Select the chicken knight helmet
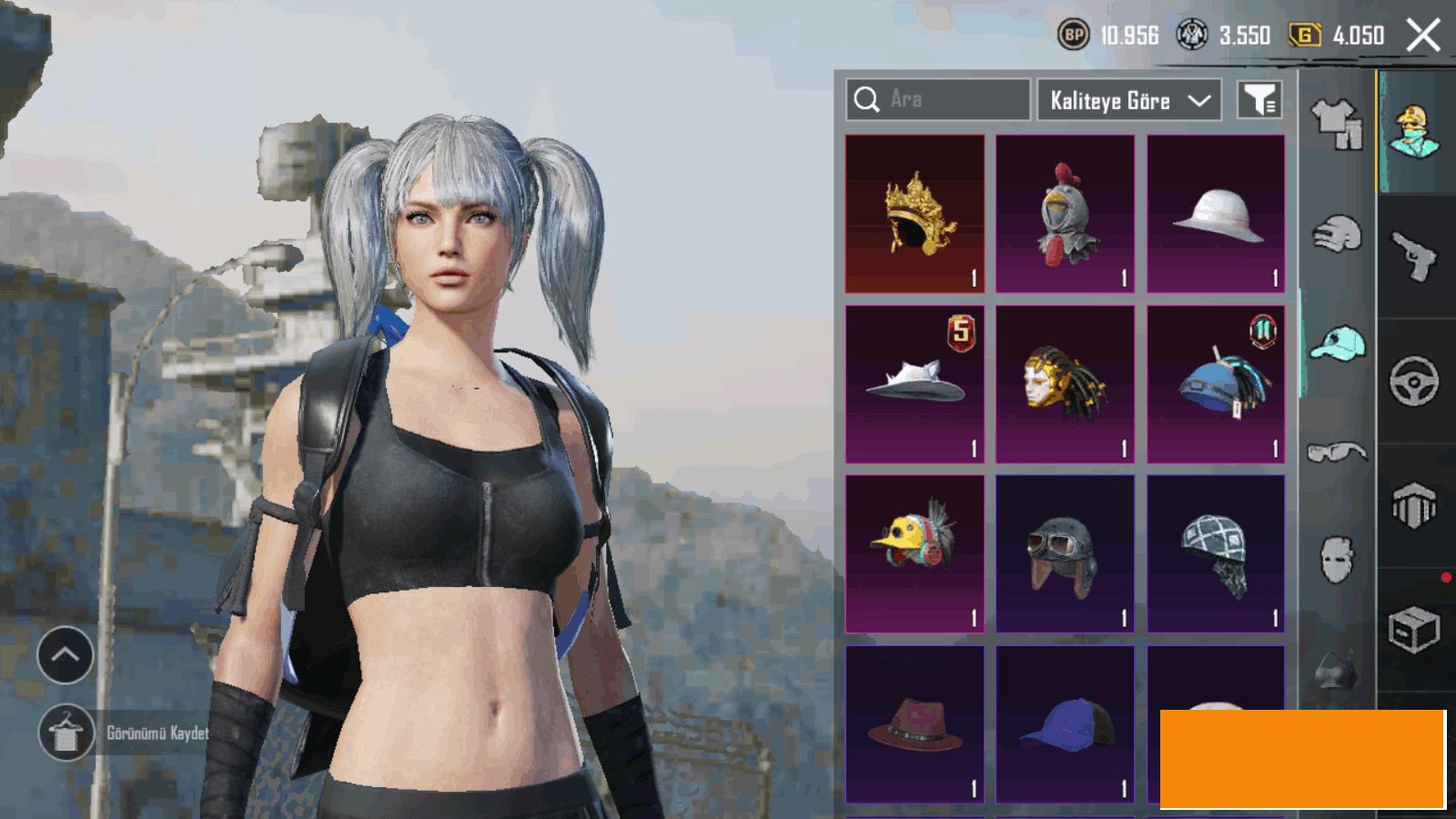Image resolution: width=1456 pixels, height=819 pixels. click(x=1065, y=214)
